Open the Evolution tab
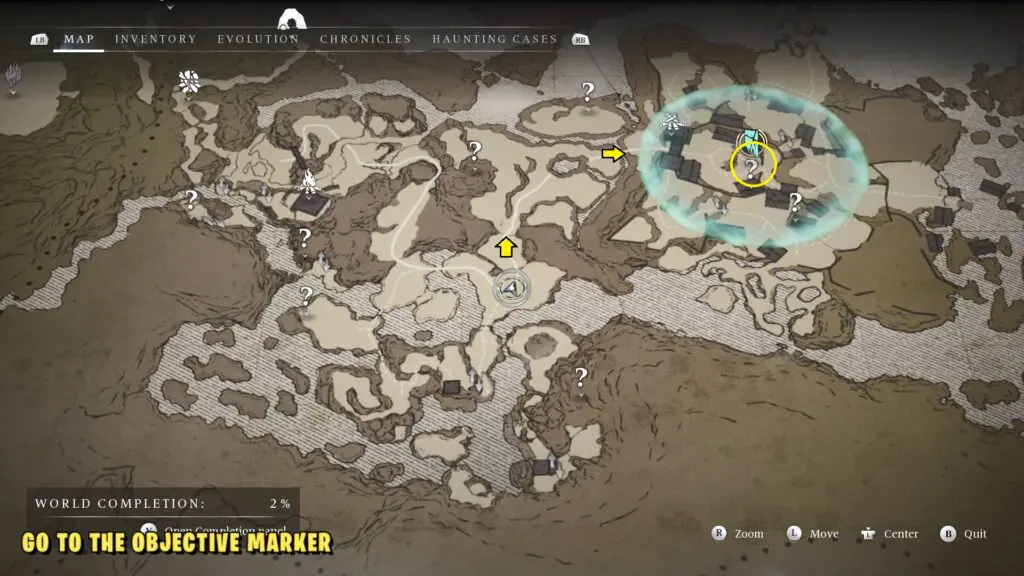1024x576 pixels. click(258, 39)
